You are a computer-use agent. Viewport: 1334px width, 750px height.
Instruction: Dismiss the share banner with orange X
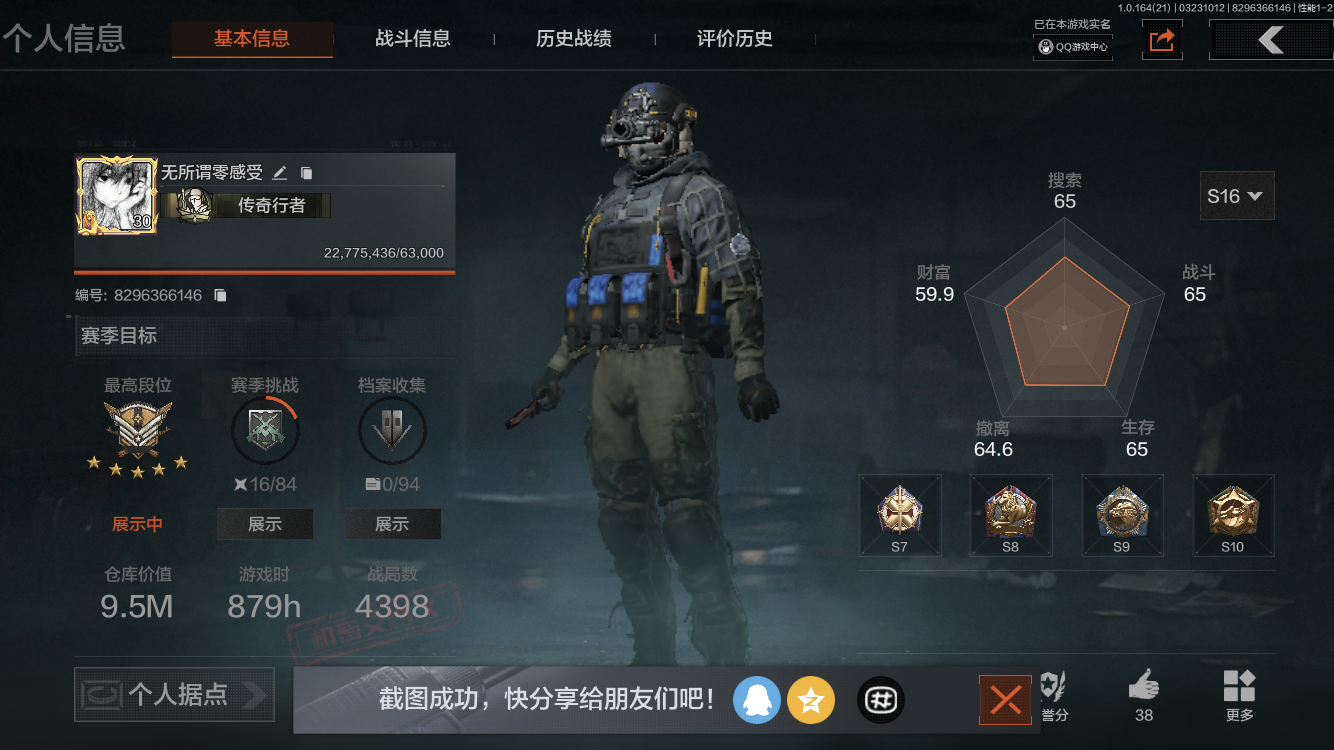click(x=1005, y=700)
